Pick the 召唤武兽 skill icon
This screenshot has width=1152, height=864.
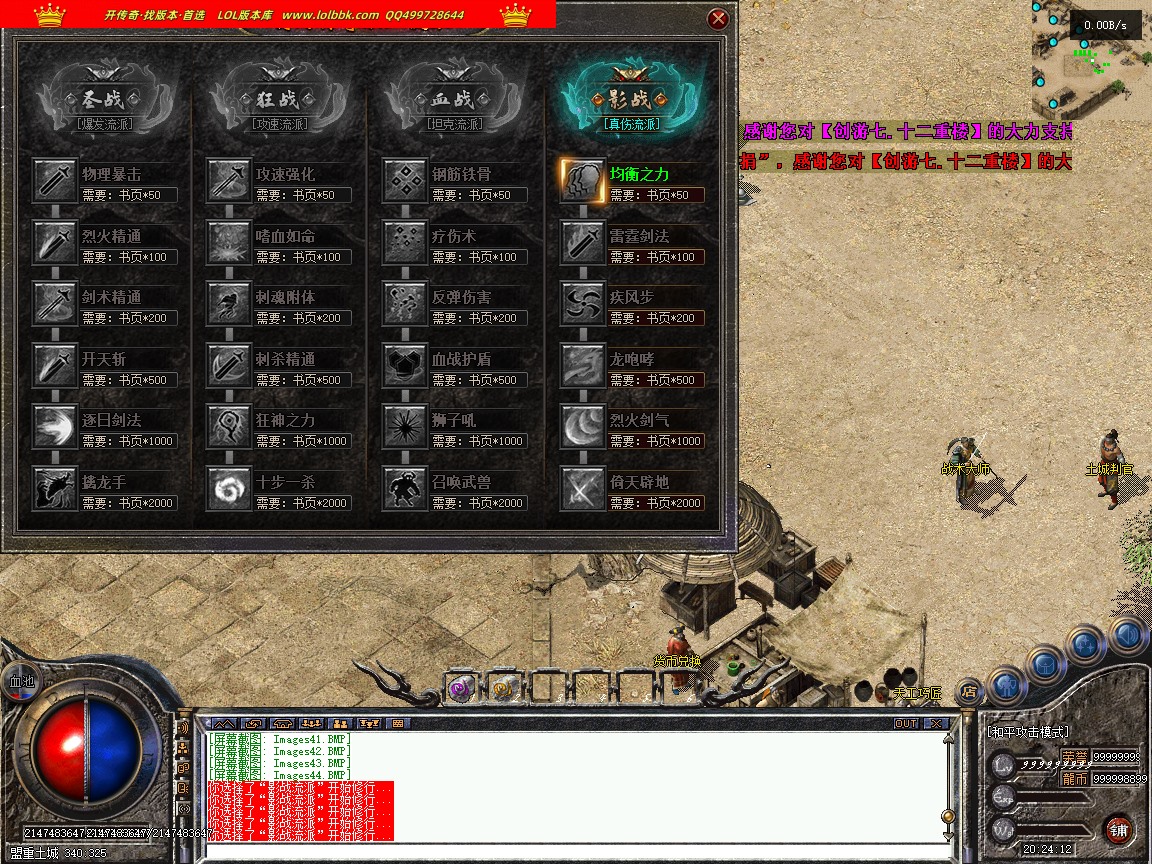coord(404,488)
